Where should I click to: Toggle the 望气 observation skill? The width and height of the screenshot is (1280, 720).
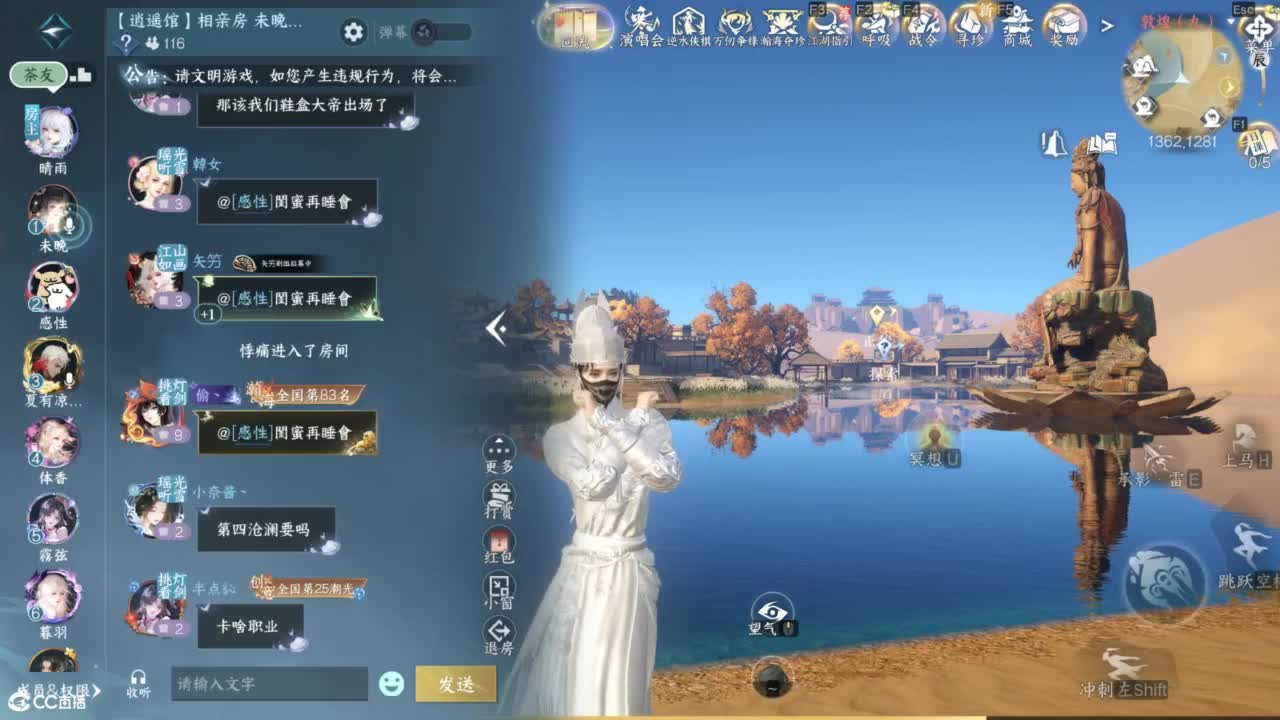(x=770, y=610)
